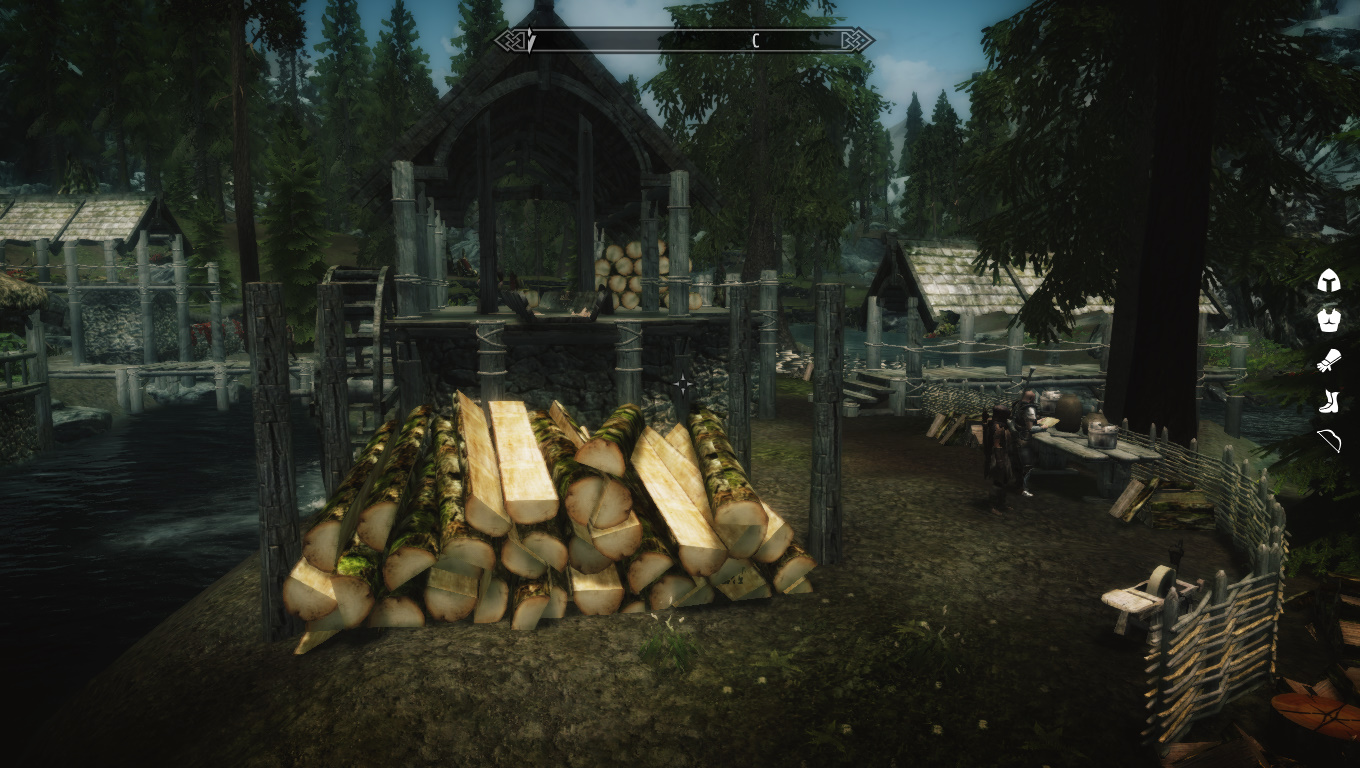Click the compass bar

[684, 41]
